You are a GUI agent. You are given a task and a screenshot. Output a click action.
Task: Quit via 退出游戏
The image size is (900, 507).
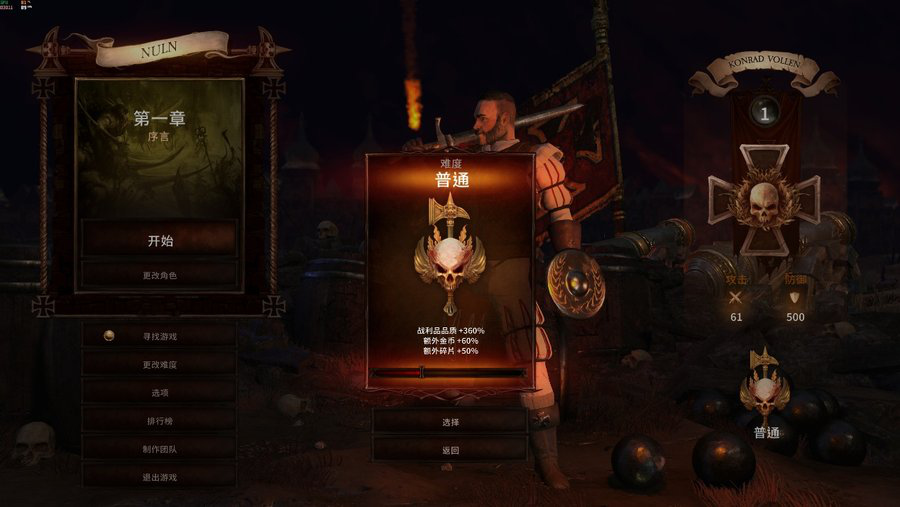[160, 477]
